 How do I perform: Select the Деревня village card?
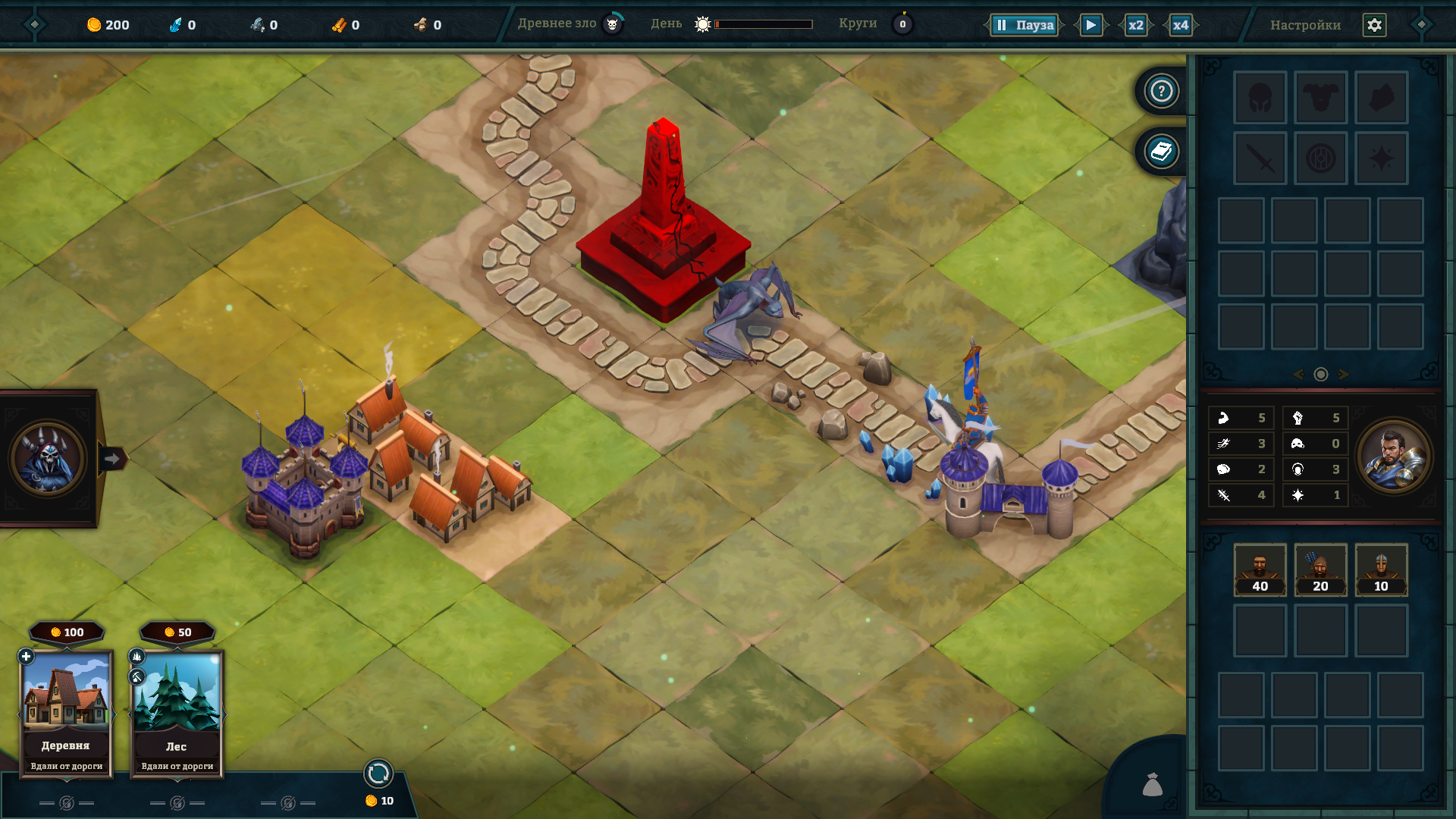point(66,713)
